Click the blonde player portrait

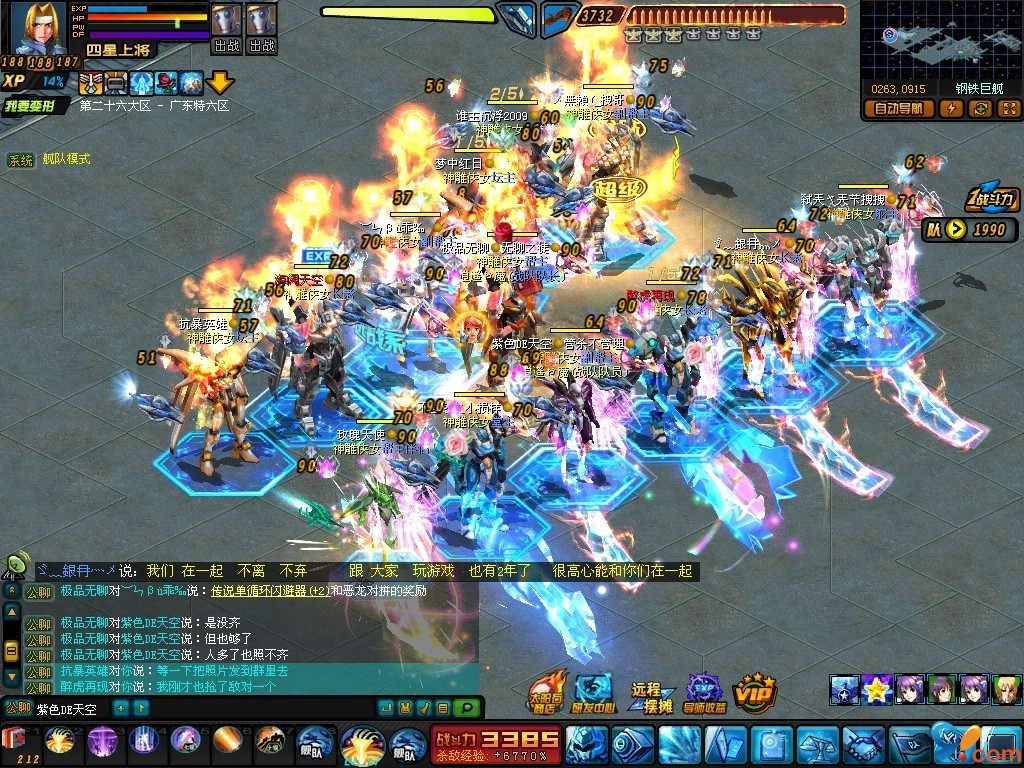38,28
